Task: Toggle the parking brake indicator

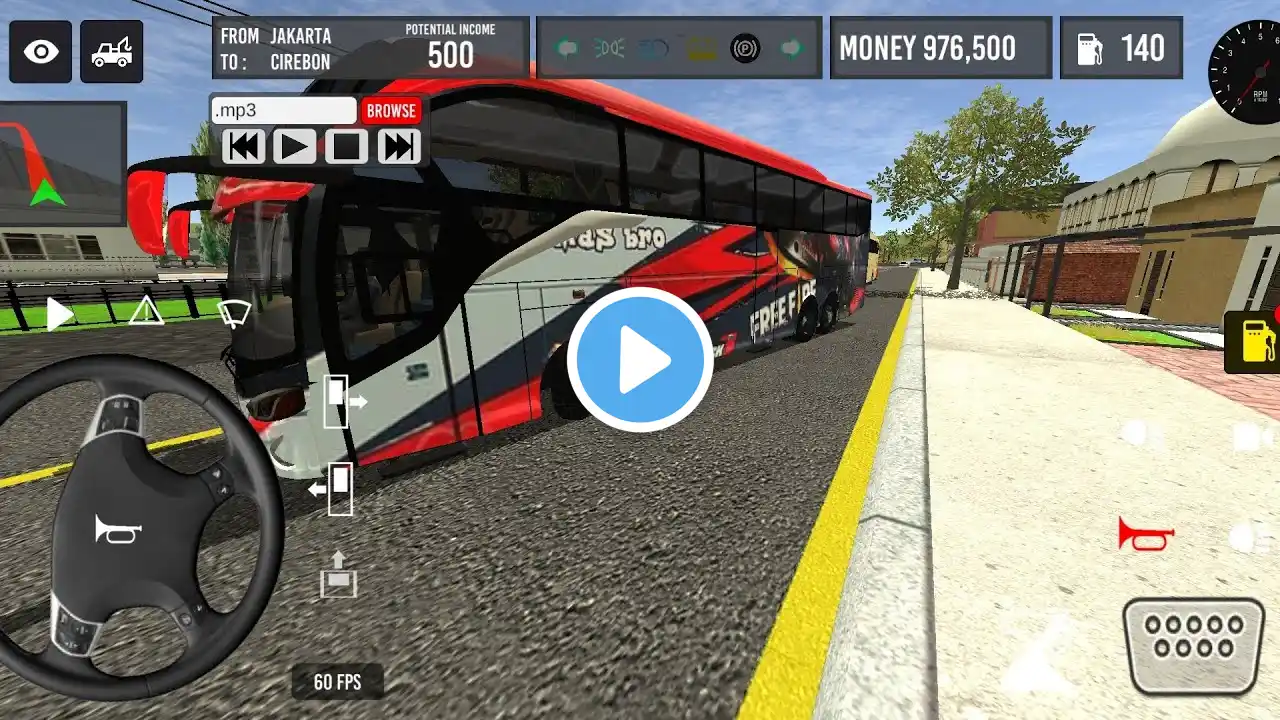Action: pyautogui.click(x=744, y=48)
